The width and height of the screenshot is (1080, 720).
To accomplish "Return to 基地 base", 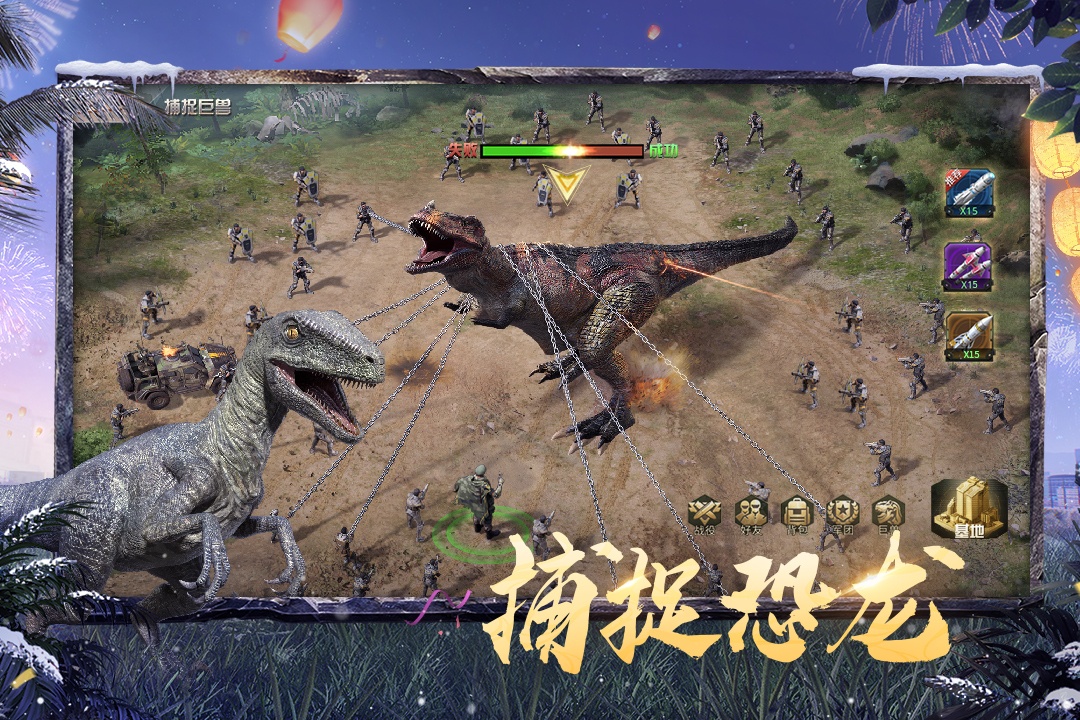I will (x=968, y=510).
